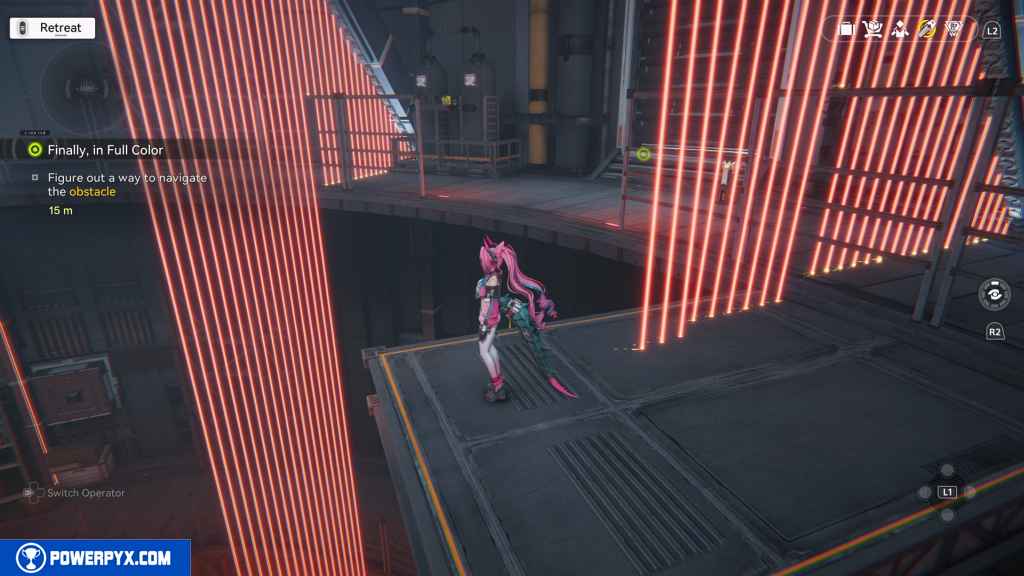
Task: Select the yellow-ringed ticket icon
Action: click(x=926, y=29)
